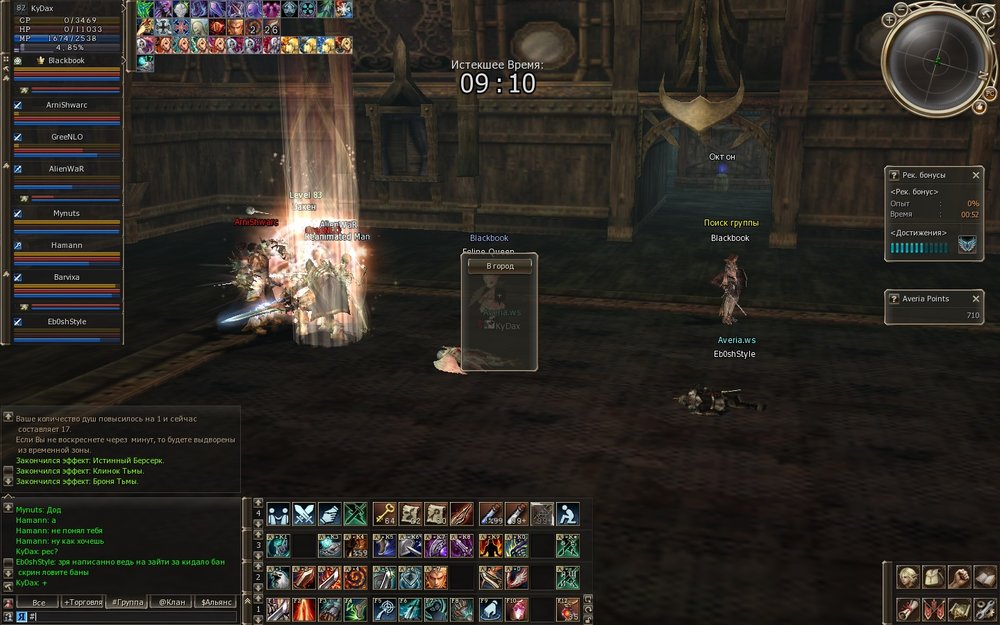
Task: Close the Averia Points window
Action: (976, 299)
